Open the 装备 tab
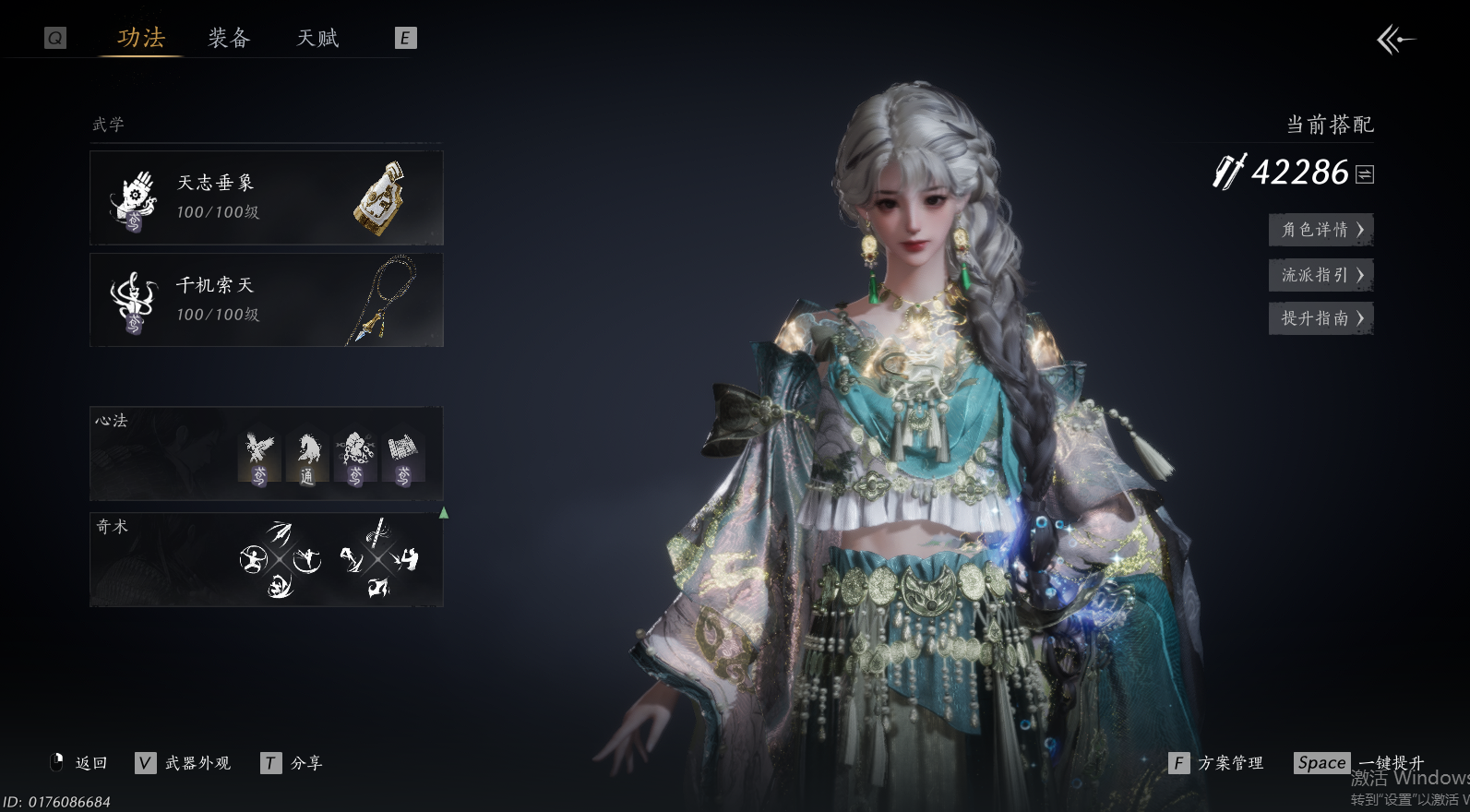The width and height of the screenshot is (1470, 812). (229, 38)
